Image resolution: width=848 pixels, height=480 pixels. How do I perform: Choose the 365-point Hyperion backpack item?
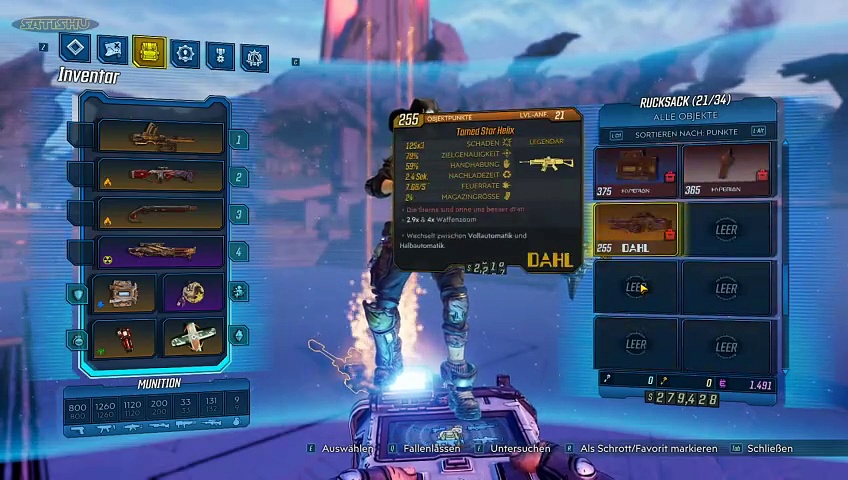[x=726, y=171]
